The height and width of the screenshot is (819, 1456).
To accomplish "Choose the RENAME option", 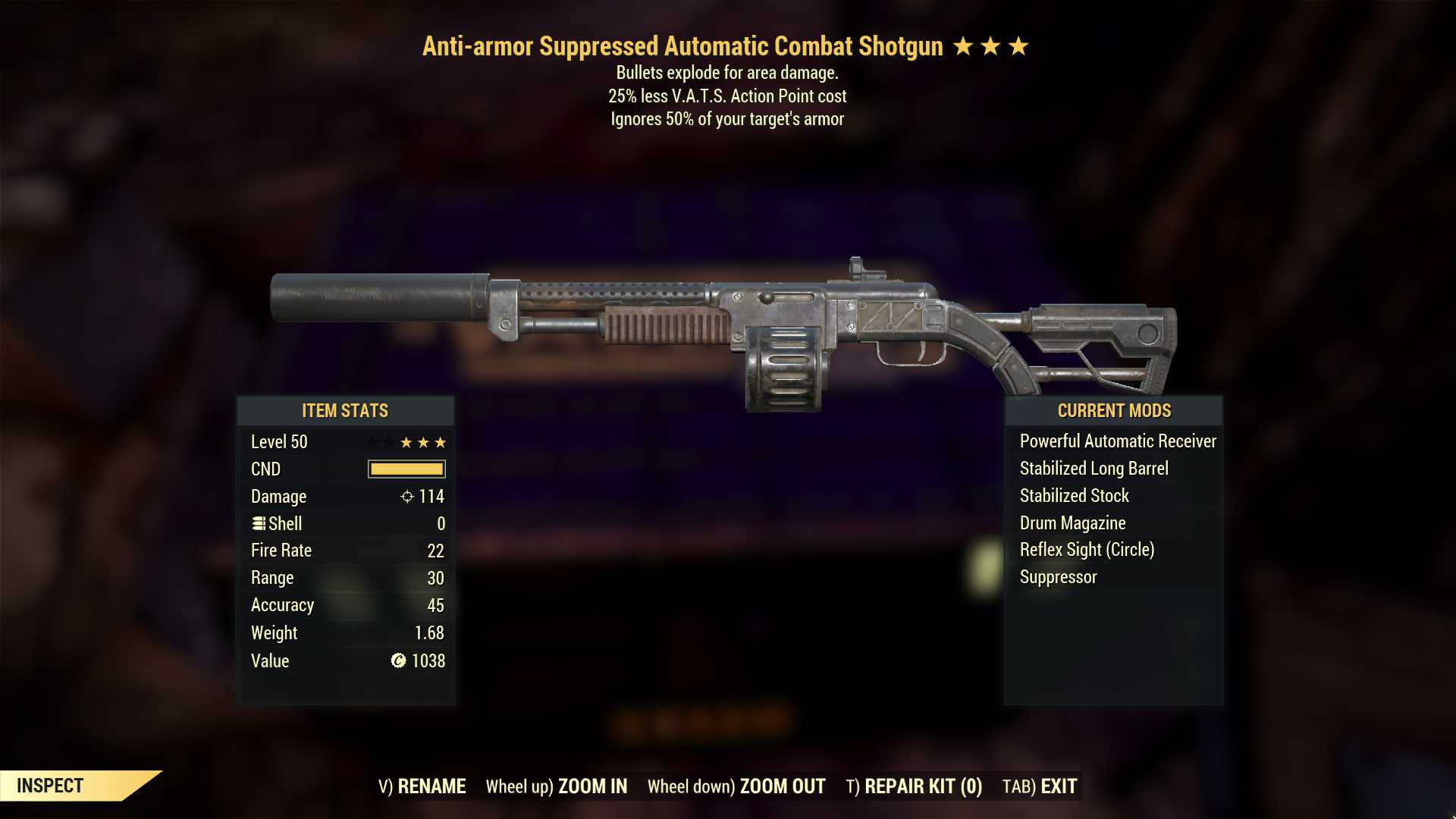I will (x=422, y=786).
